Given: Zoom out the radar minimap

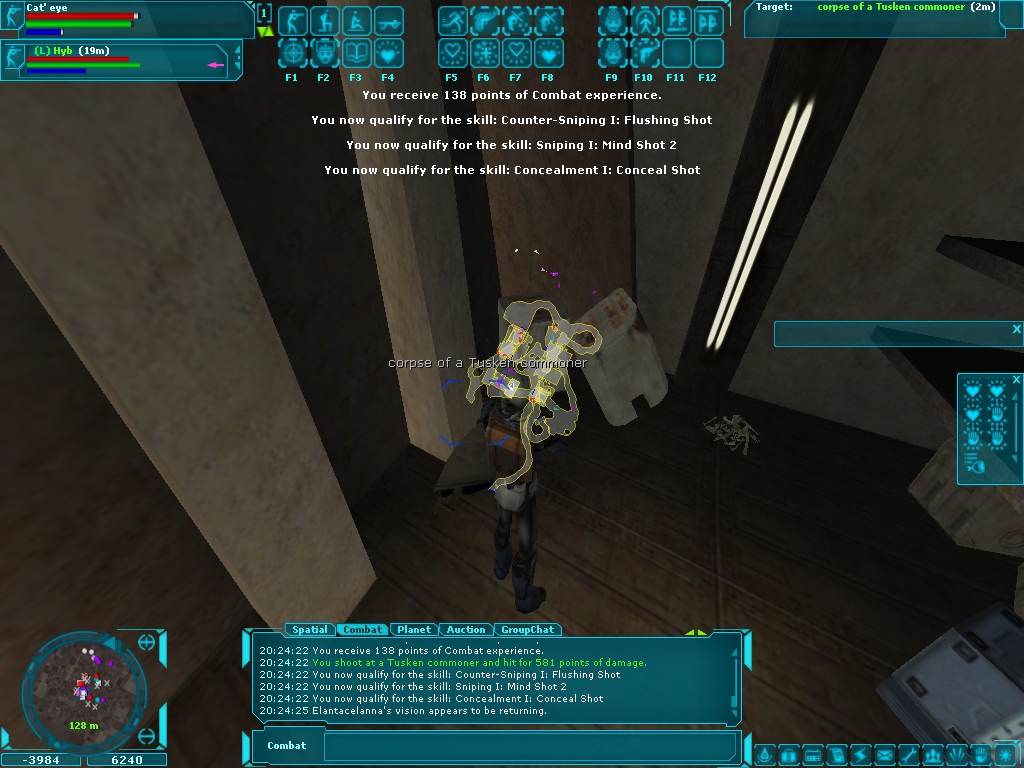Looking at the screenshot, I should pyautogui.click(x=147, y=737).
